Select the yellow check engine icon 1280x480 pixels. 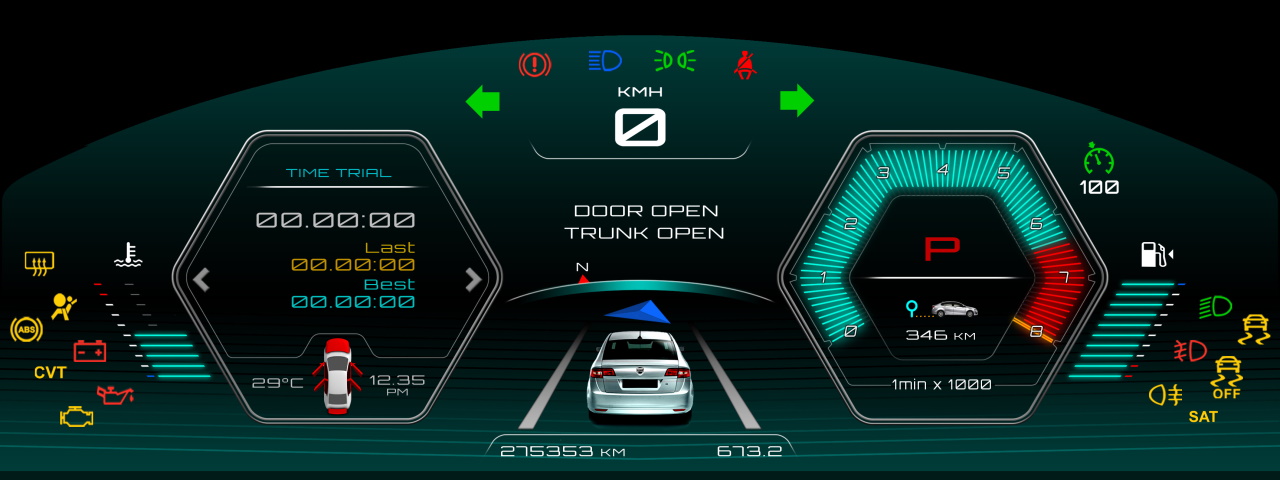[76, 416]
